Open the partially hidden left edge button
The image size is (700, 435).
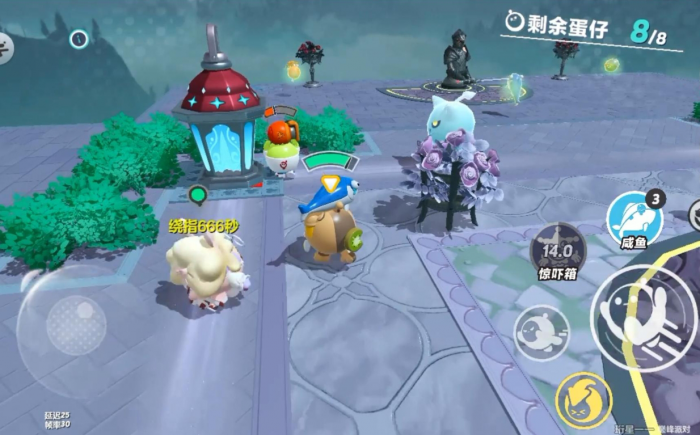pos(5,46)
